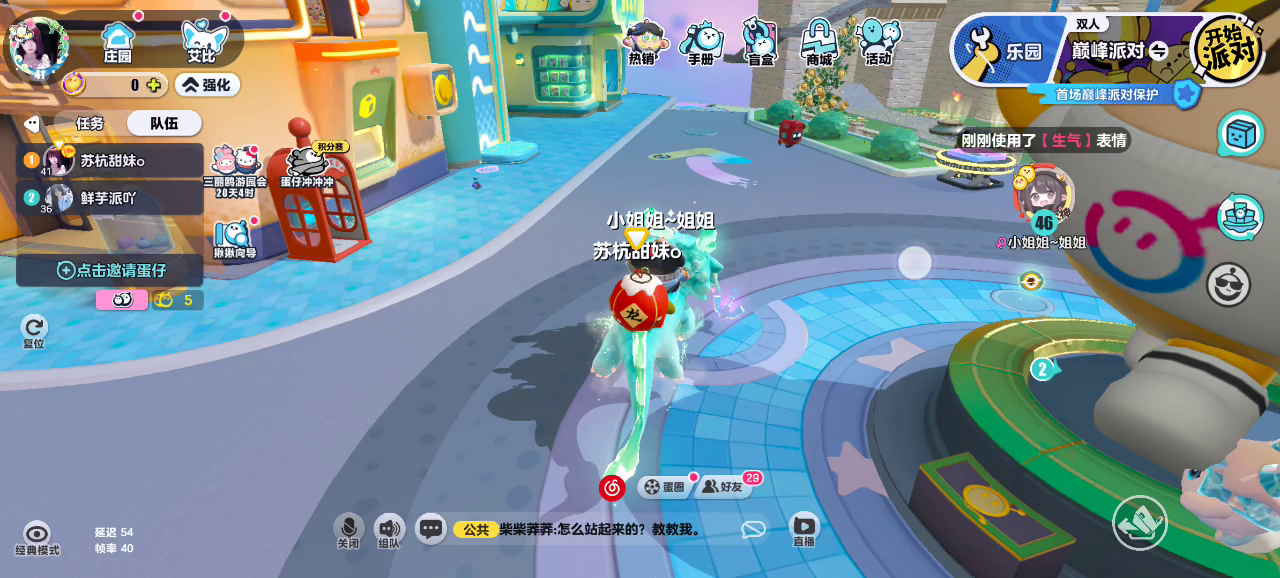Open the 乐园 park mode selector
The width and height of the screenshot is (1280, 578).
point(1003,50)
